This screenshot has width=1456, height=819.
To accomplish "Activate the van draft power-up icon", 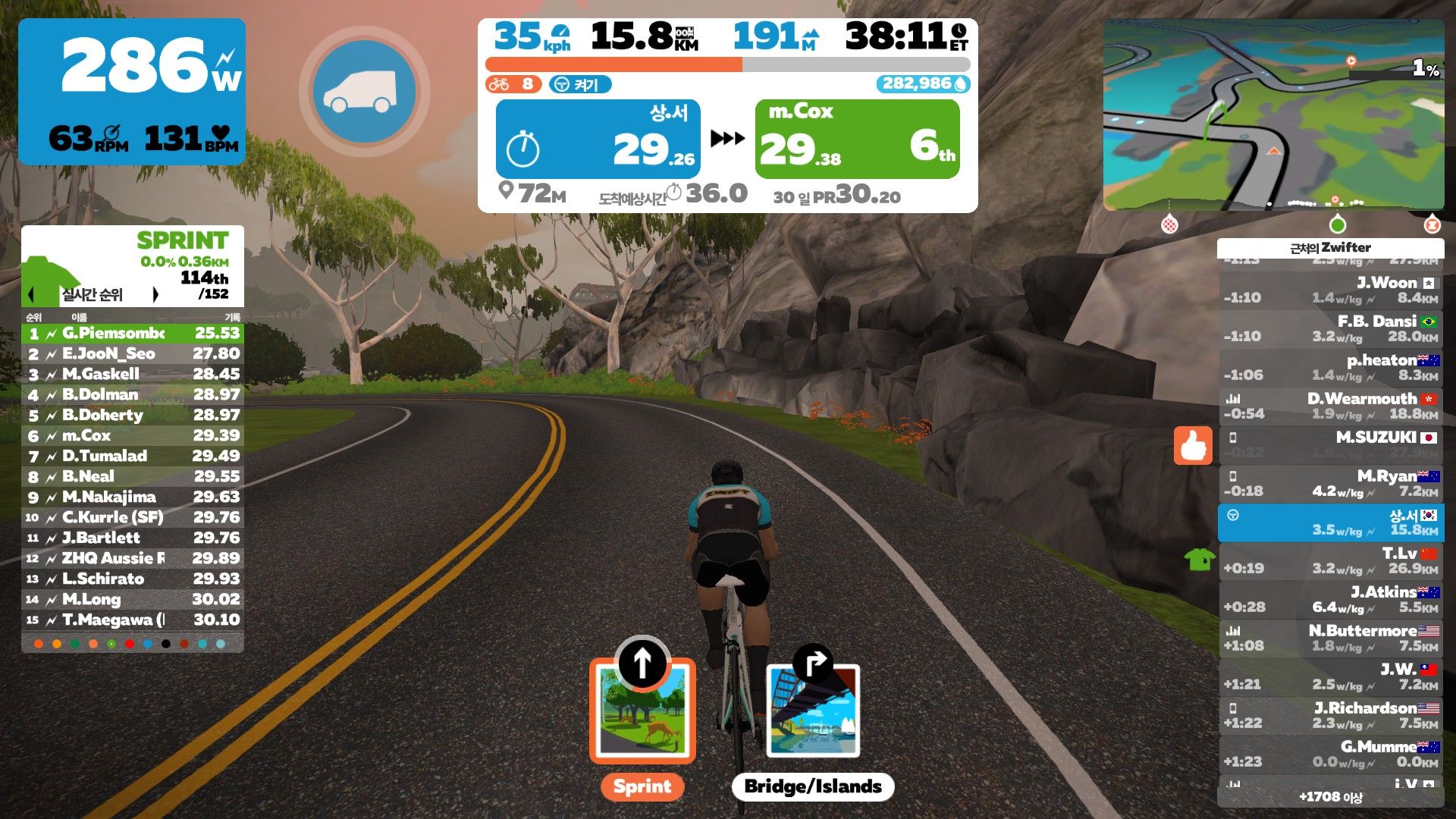I will pyautogui.click(x=364, y=92).
